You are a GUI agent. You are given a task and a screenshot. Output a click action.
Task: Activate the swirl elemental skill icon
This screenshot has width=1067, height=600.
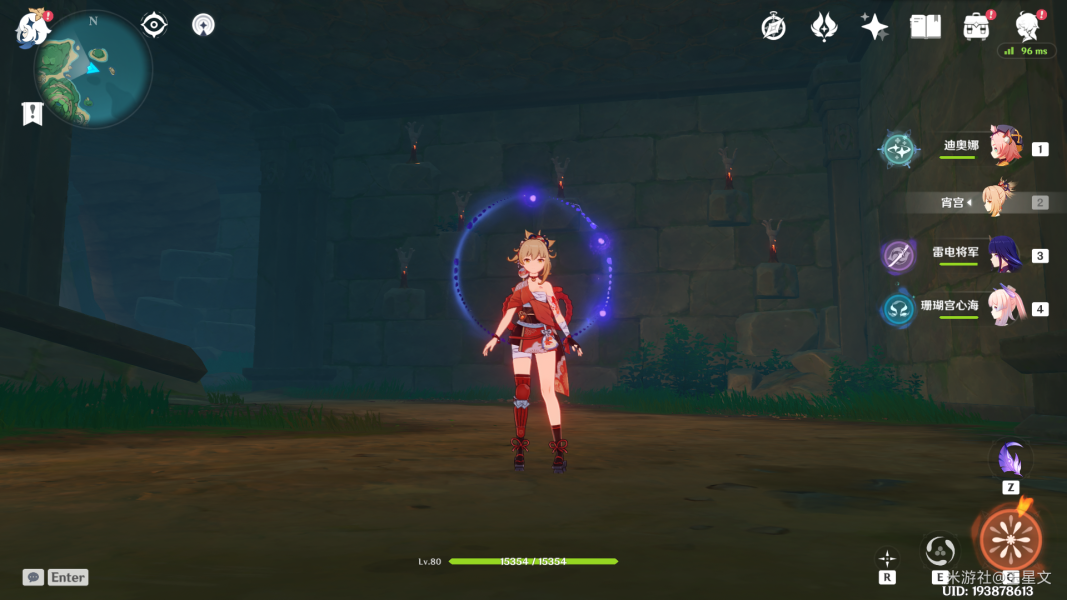click(940, 549)
